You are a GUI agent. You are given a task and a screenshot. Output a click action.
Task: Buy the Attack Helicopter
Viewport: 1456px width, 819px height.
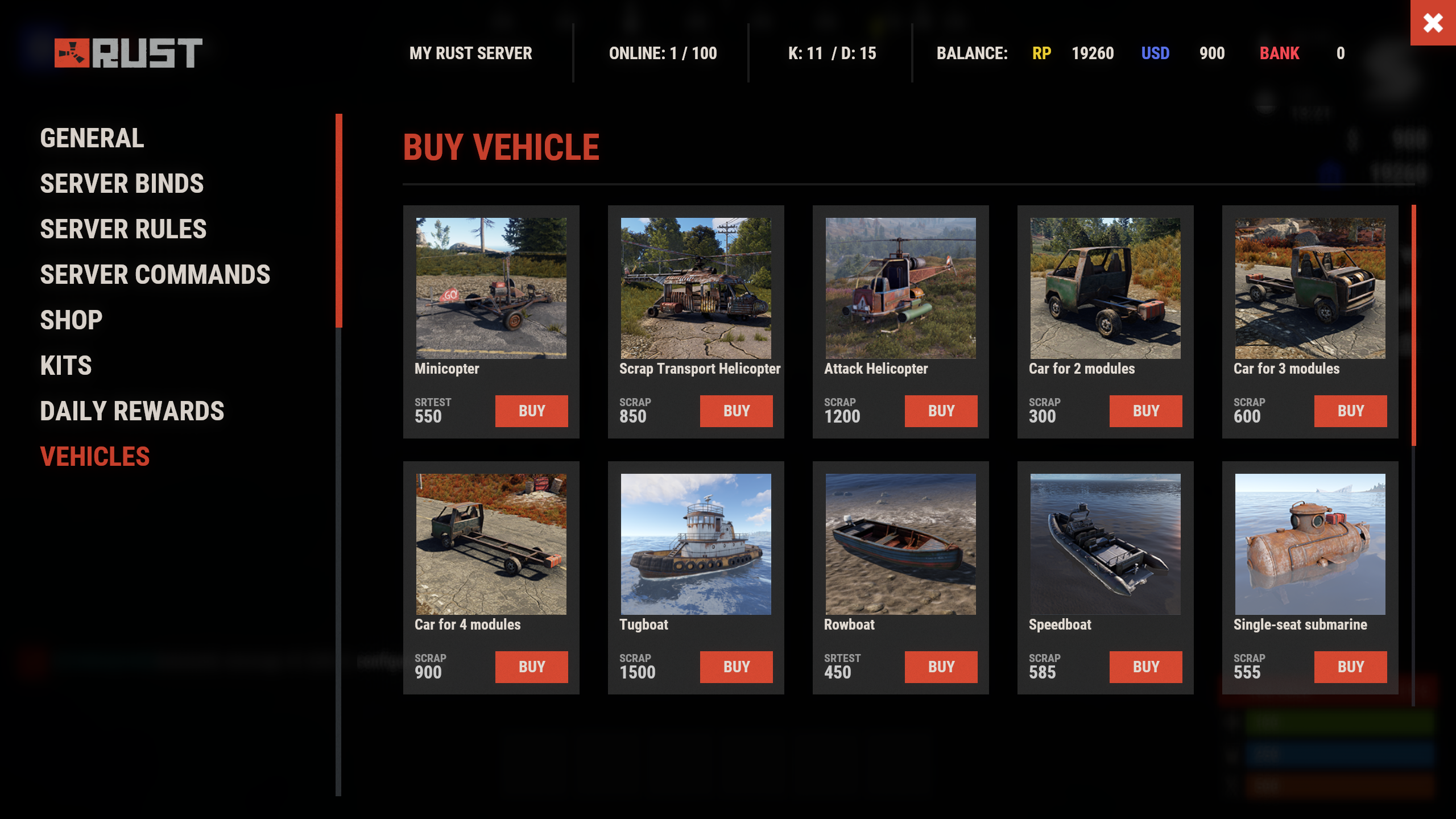coord(941,411)
